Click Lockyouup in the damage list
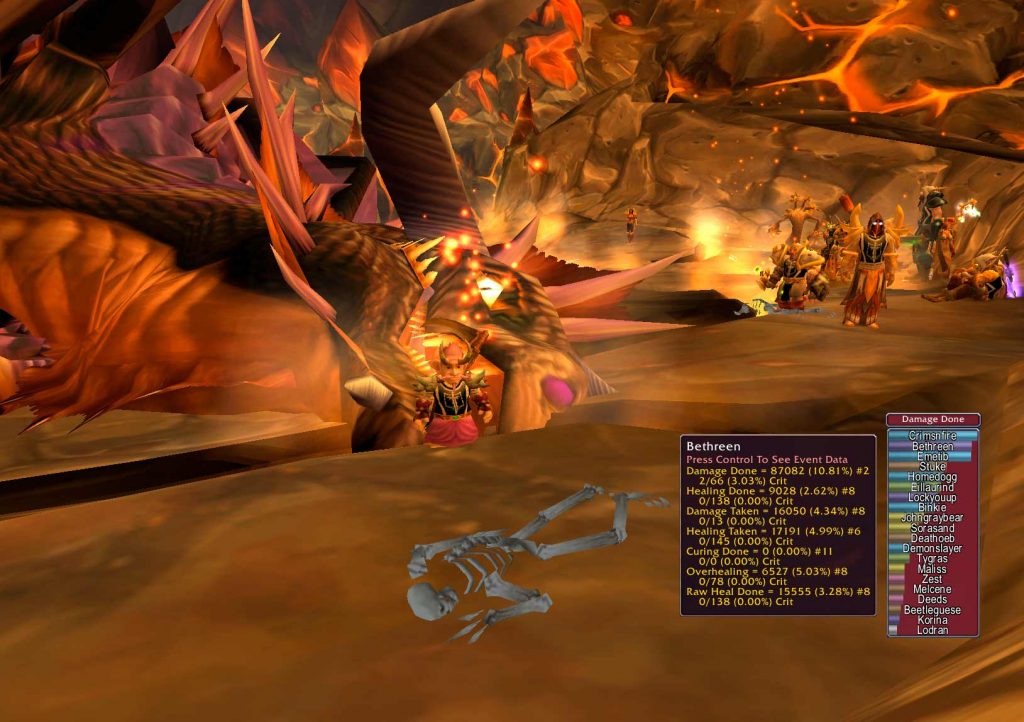 coord(932,497)
